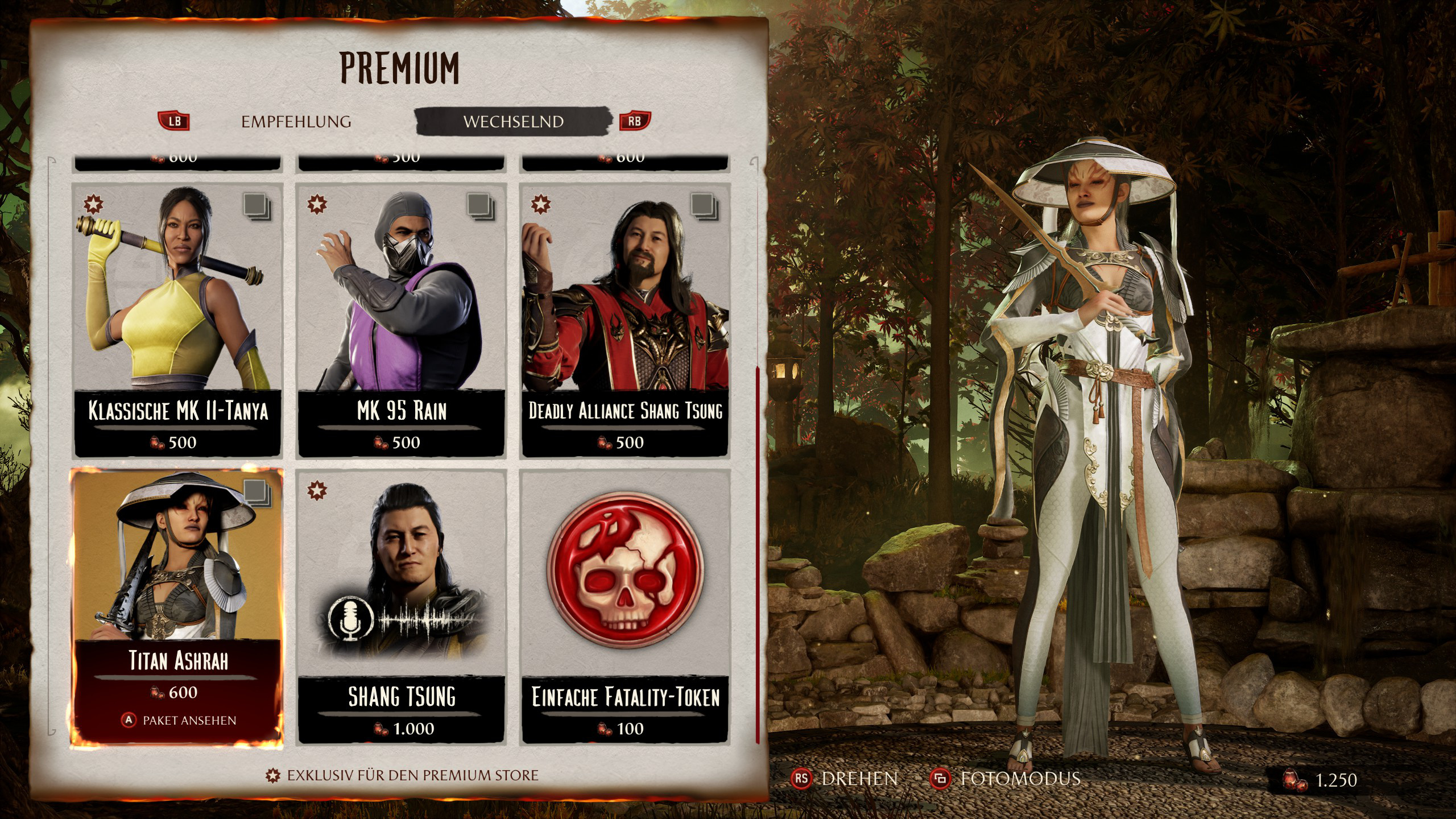1456x819 pixels.
Task: Open the Deadly Alliance Shang Tsung card
Action: click(x=625, y=320)
